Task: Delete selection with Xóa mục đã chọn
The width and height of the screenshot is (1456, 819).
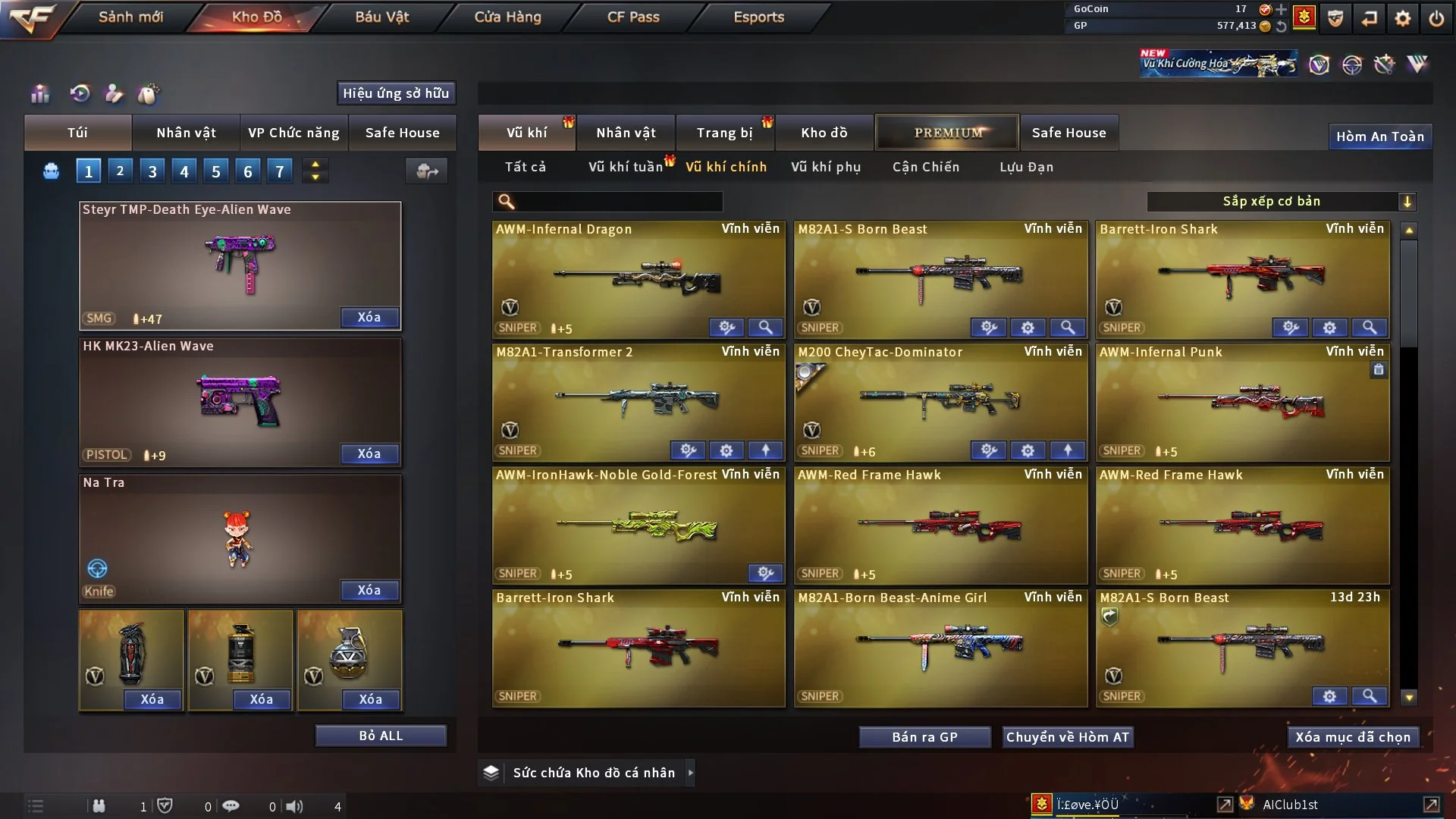Action: point(1353,737)
